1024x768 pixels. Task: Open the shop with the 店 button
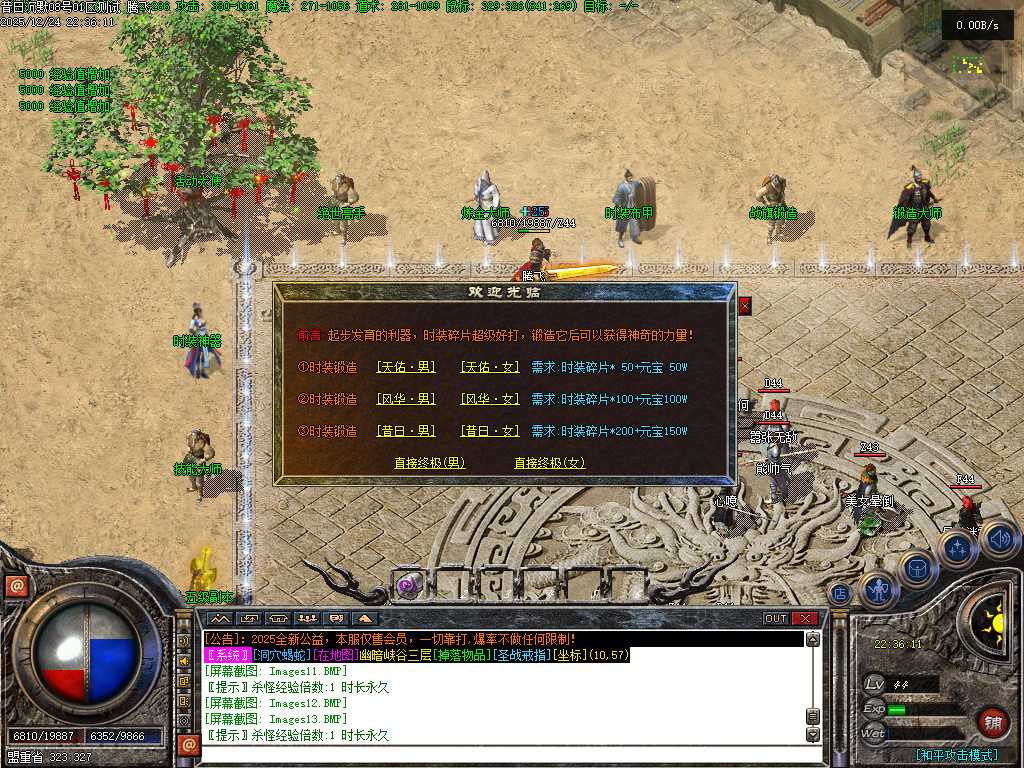841,594
